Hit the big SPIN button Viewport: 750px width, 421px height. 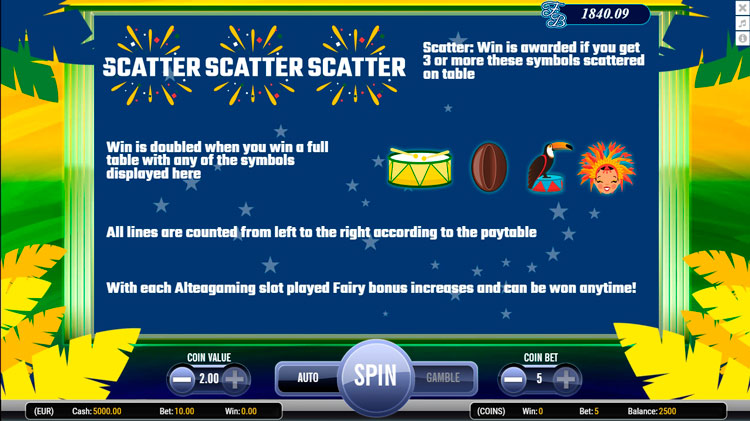[x=375, y=377]
